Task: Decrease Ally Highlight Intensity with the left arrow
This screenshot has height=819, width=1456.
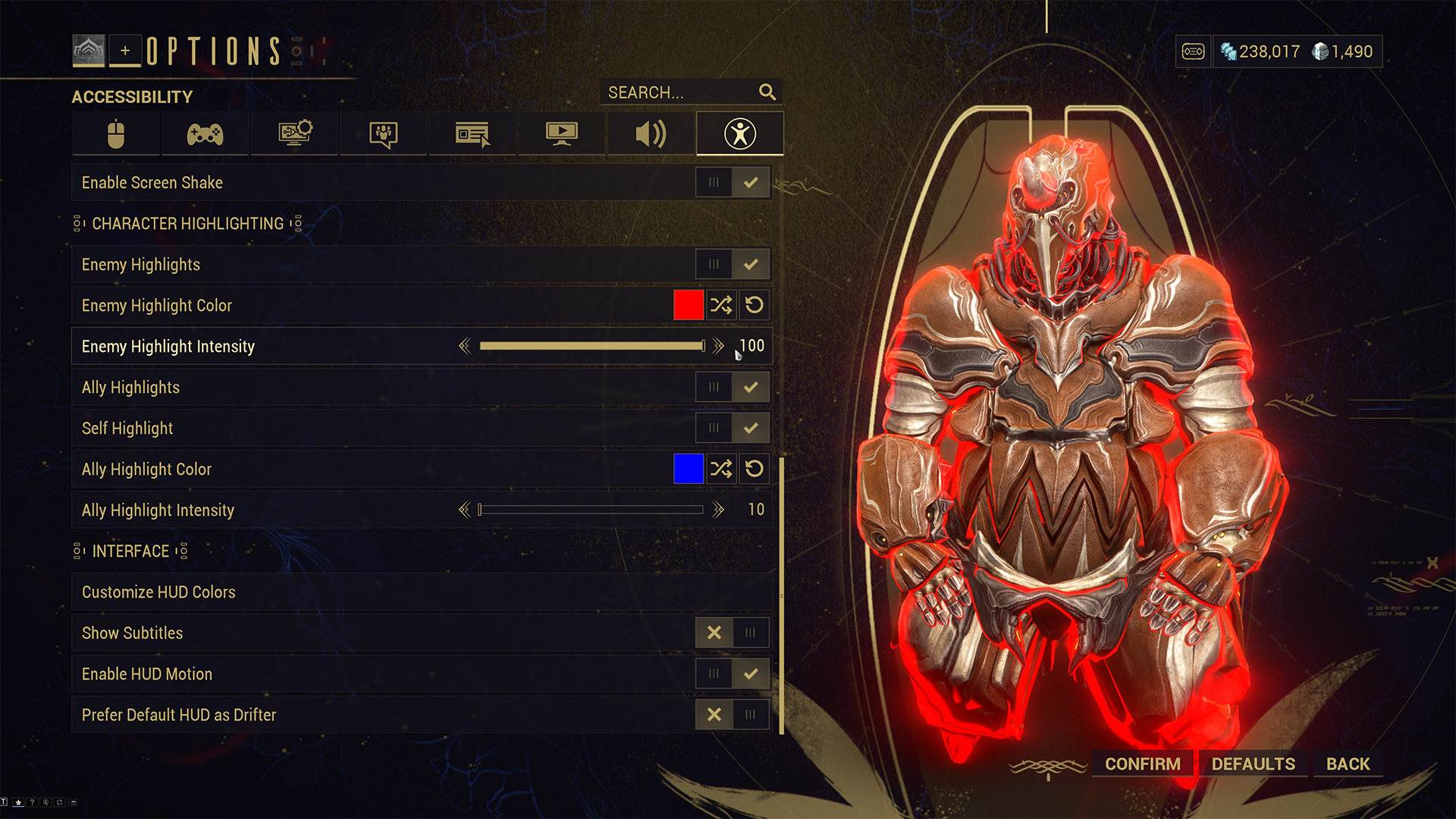Action: click(x=465, y=510)
